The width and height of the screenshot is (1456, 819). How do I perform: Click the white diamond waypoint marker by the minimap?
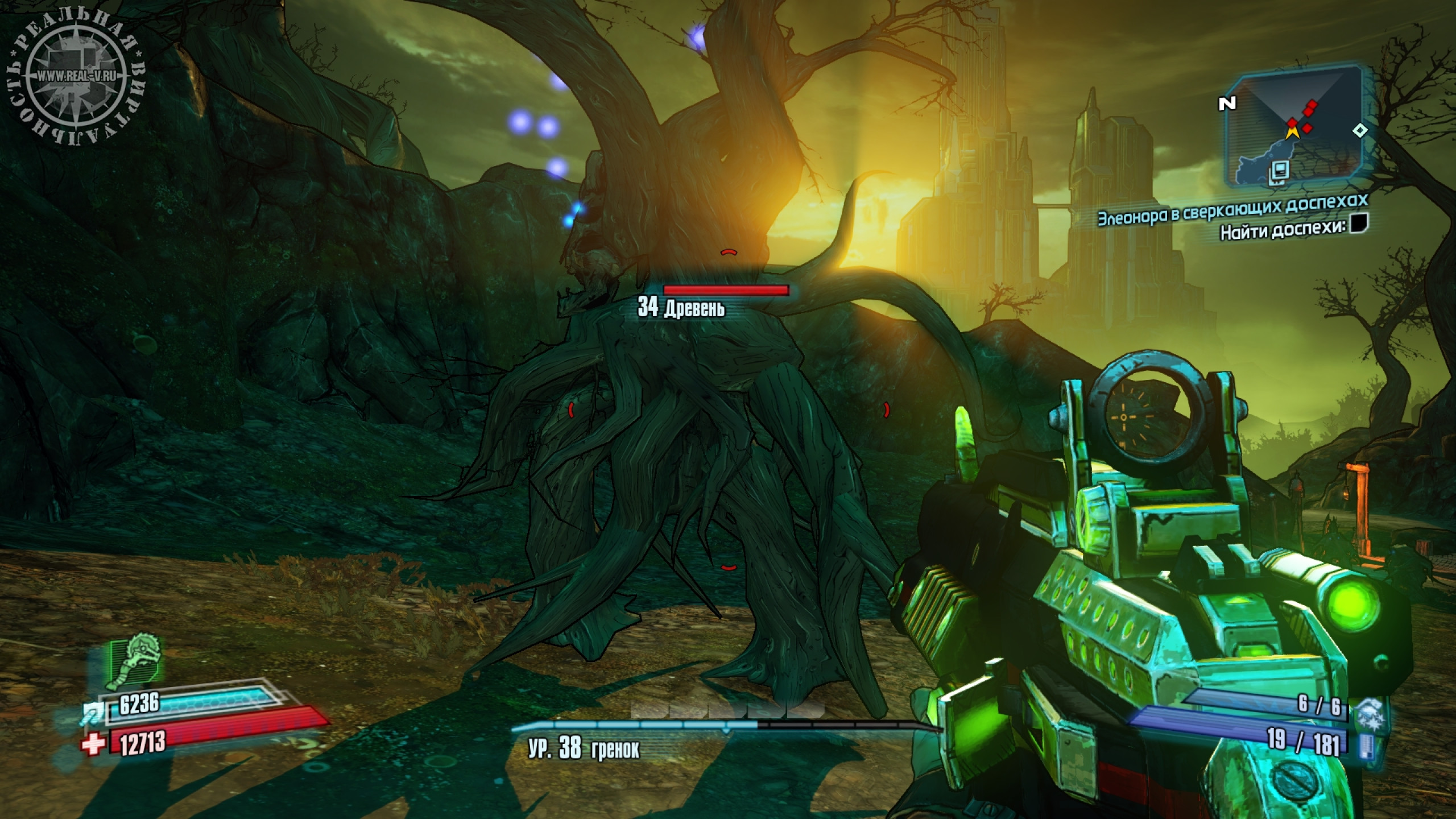click(x=1360, y=131)
